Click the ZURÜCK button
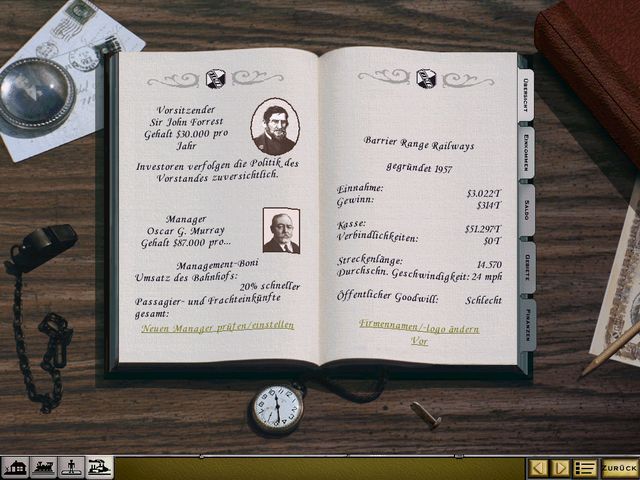The width and height of the screenshot is (640, 480). pyautogui.click(x=620, y=467)
